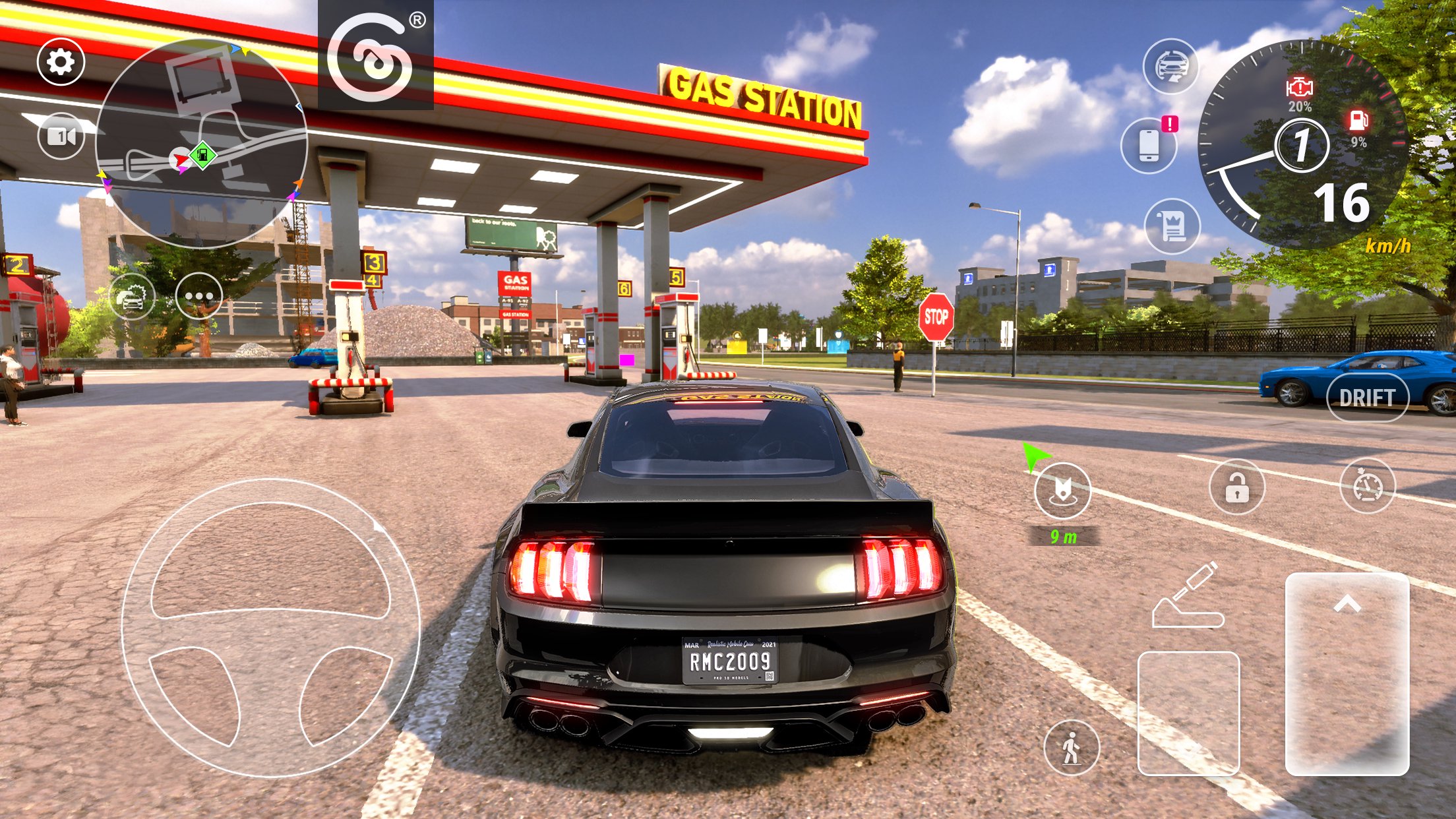1456x819 pixels.
Task: Open the three-dots more options button
Action: (x=198, y=296)
